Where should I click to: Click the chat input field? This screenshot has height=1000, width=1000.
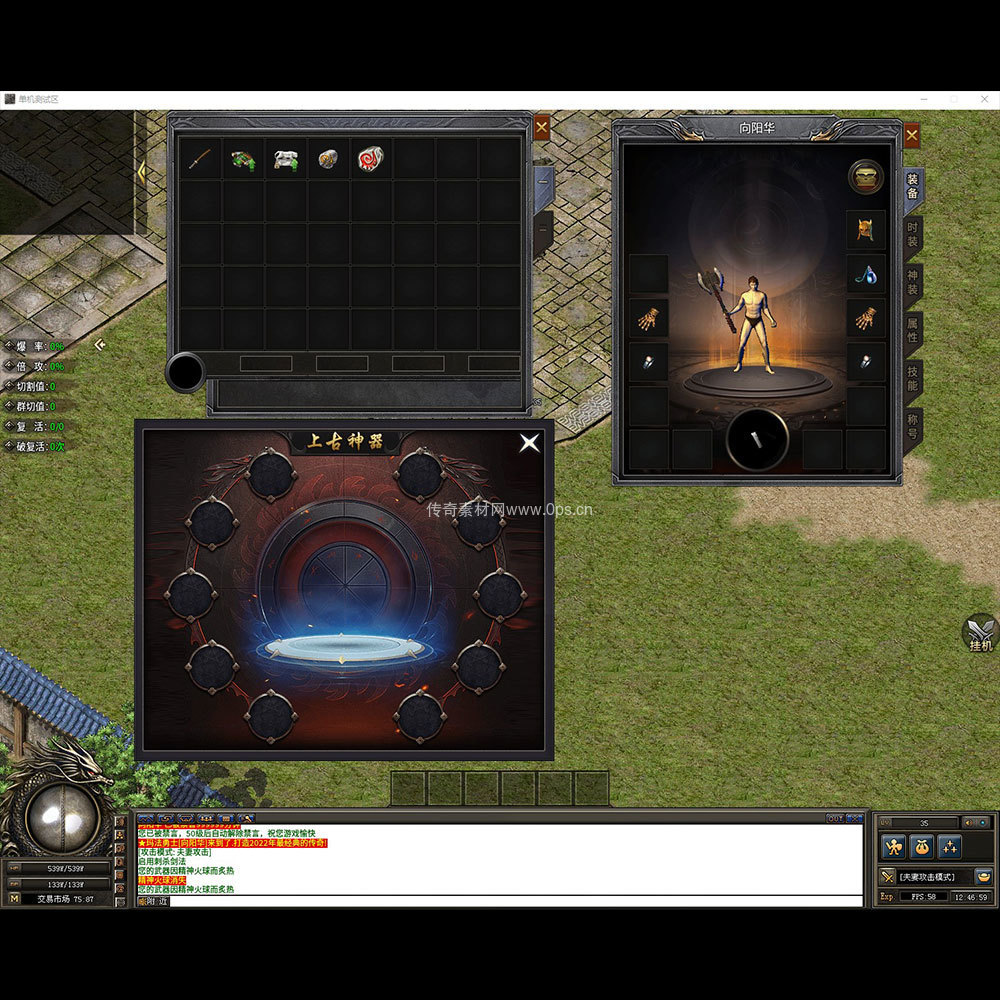(x=500, y=901)
